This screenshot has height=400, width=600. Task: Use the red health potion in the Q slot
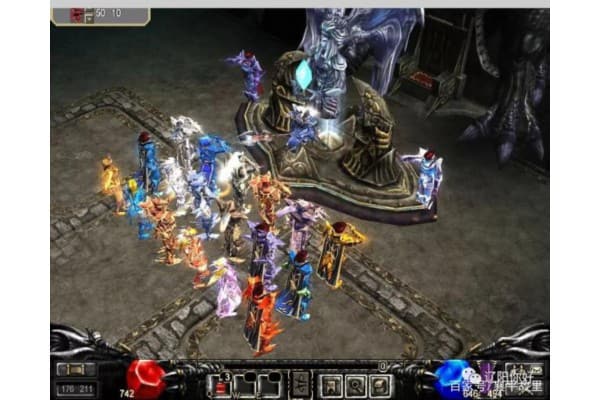click(221, 384)
